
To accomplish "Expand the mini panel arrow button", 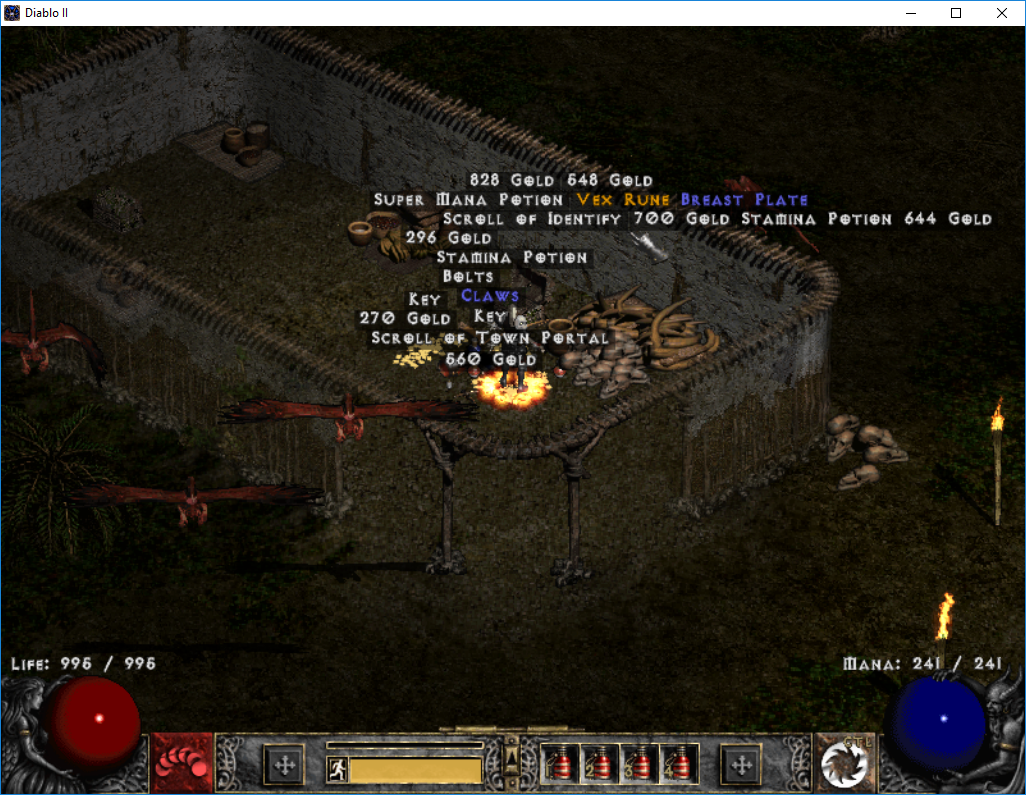I will pos(511,755).
